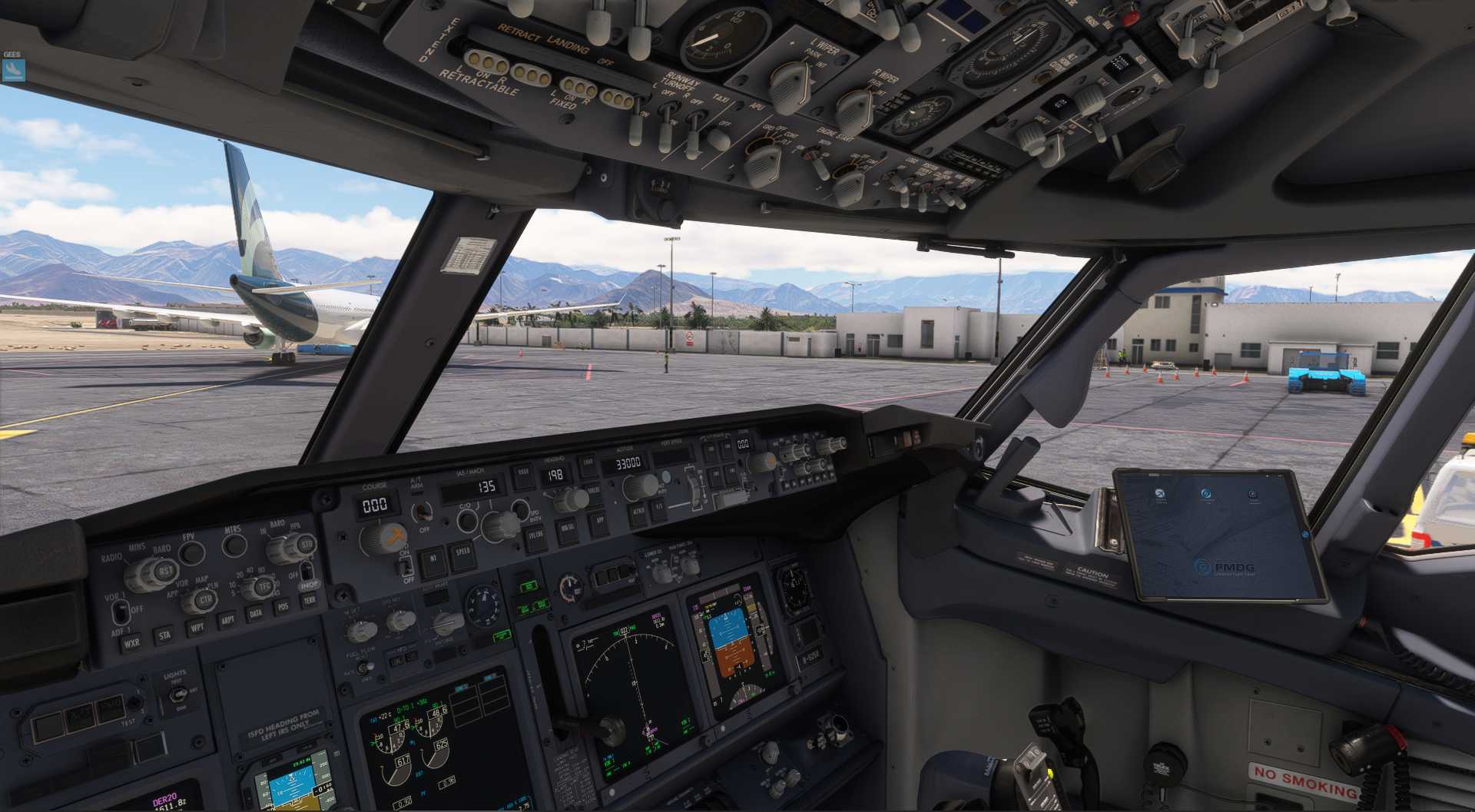Viewport: 1475px width, 812px height.
Task: Push the WXR button on the EFIS panel
Action: pyautogui.click(x=131, y=642)
